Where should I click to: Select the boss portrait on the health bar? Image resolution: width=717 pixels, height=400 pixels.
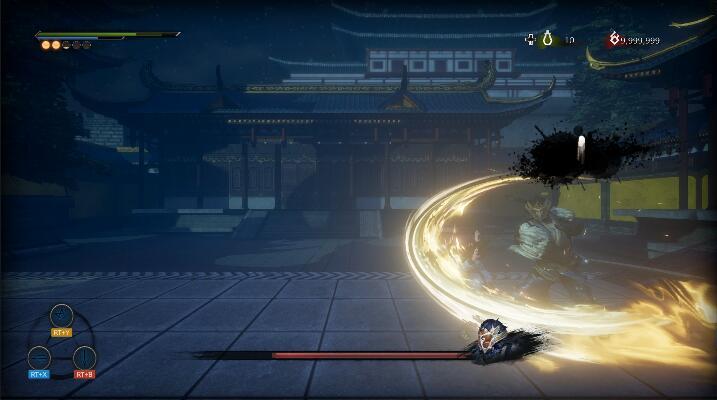coord(490,338)
